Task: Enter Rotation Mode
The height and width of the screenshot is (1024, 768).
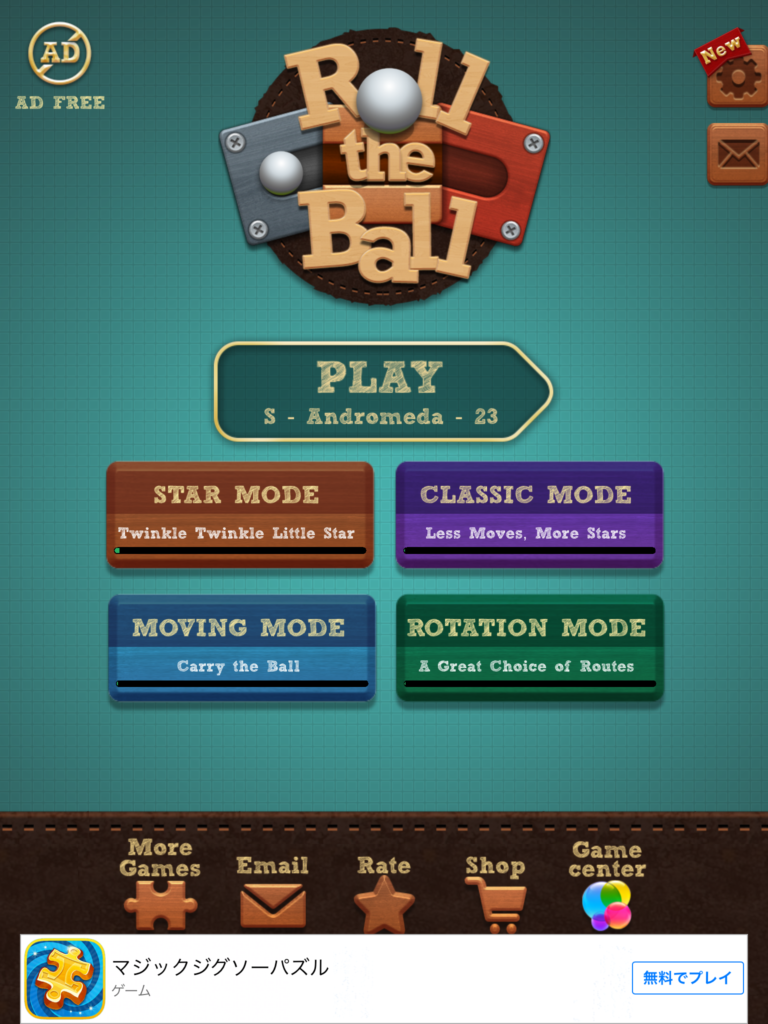Action: (x=529, y=647)
